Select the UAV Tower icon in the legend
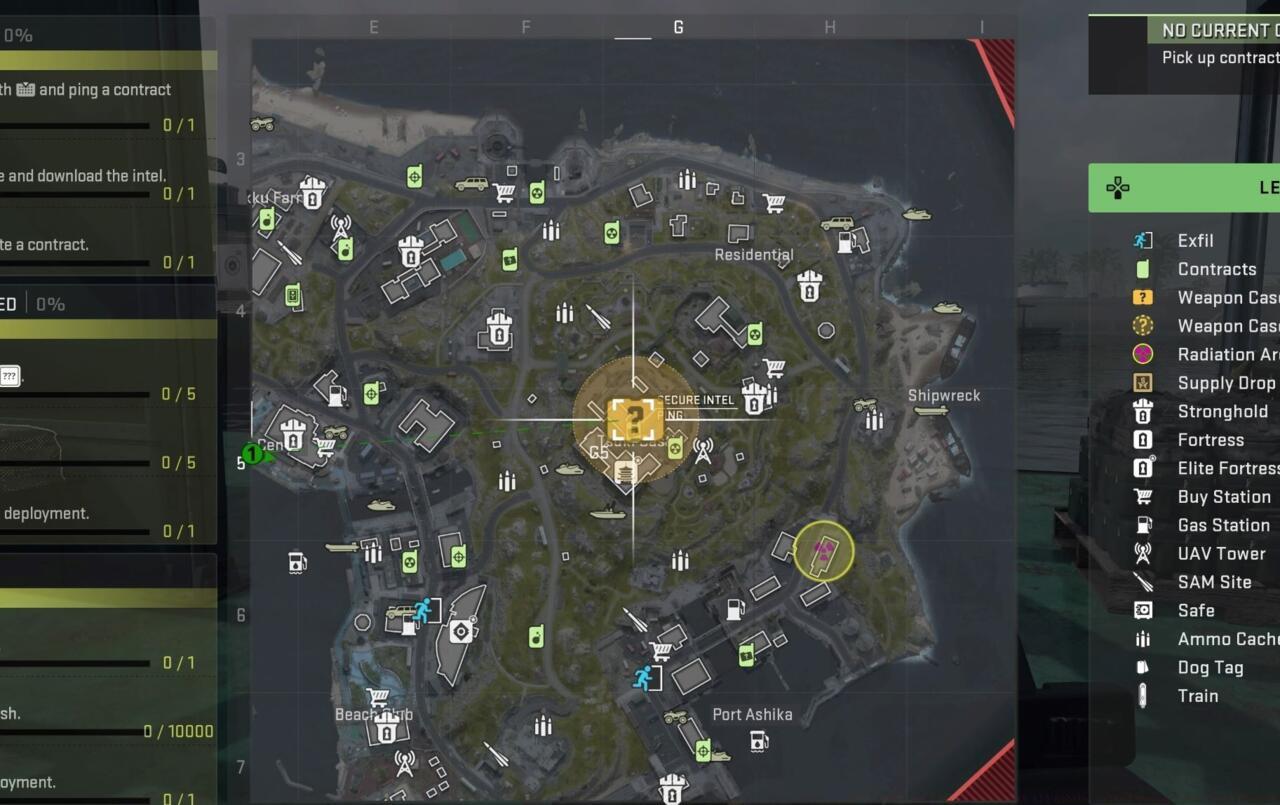 click(1141, 553)
